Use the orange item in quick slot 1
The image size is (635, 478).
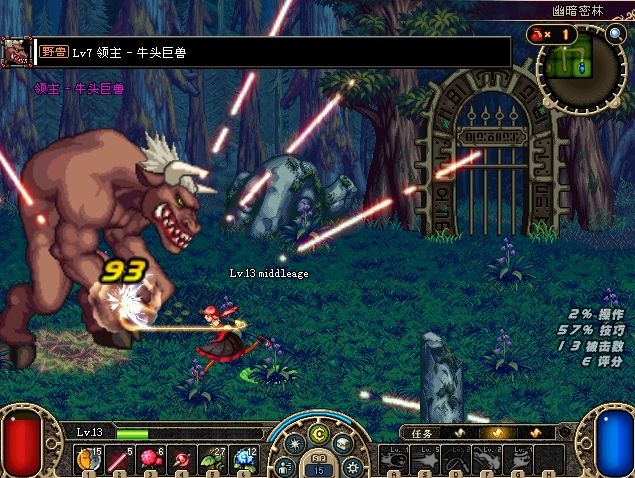pos(88,459)
